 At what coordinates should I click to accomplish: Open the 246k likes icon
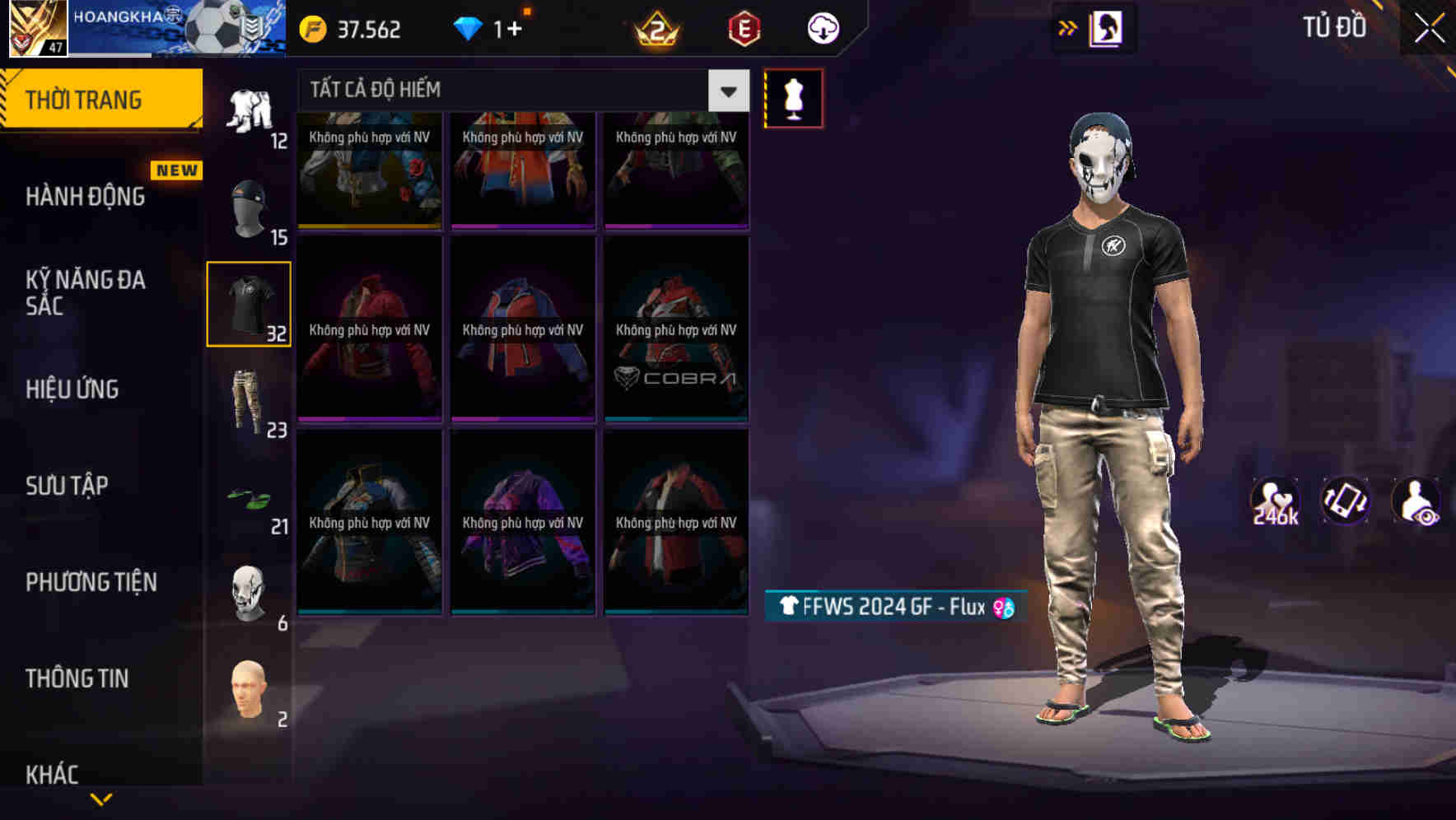coord(1276,502)
